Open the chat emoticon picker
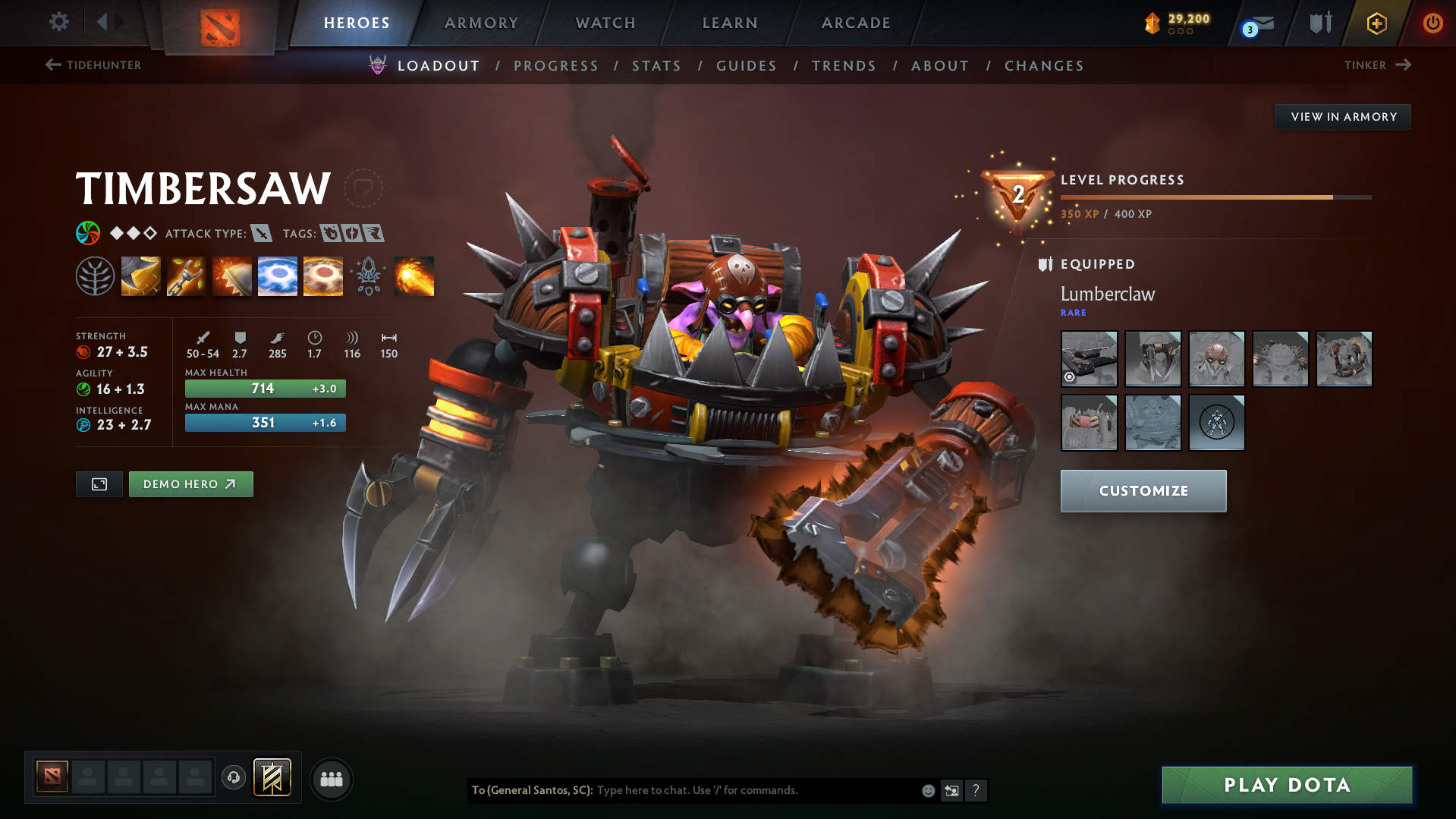 (927, 790)
